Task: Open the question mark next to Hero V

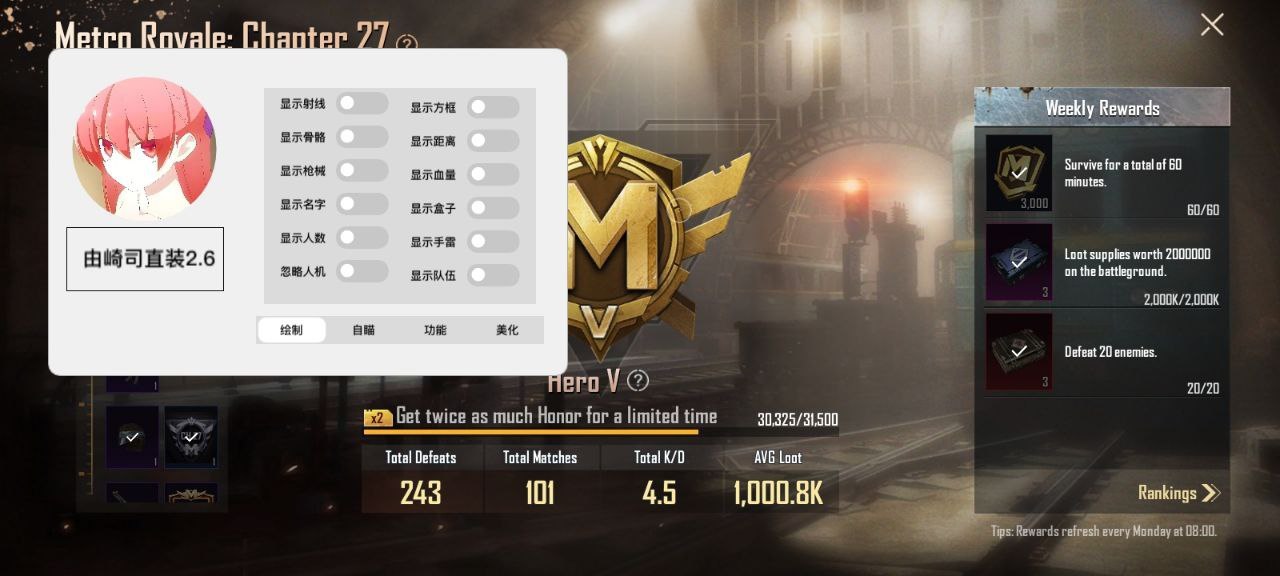Action: tap(638, 381)
